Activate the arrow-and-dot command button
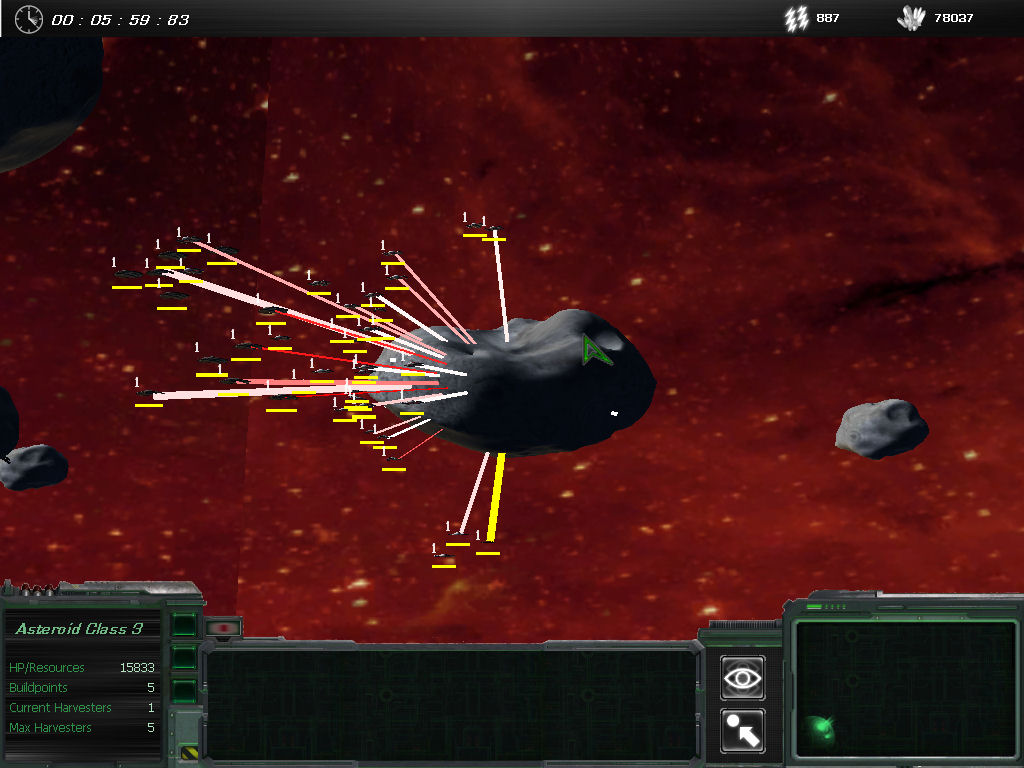1024x768 pixels. coord(742,731)
